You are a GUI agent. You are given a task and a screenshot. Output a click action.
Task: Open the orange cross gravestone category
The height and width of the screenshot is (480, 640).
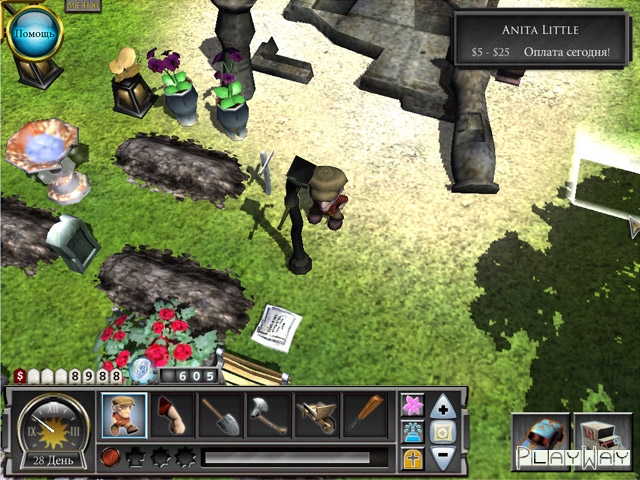(x=412, y=459)
